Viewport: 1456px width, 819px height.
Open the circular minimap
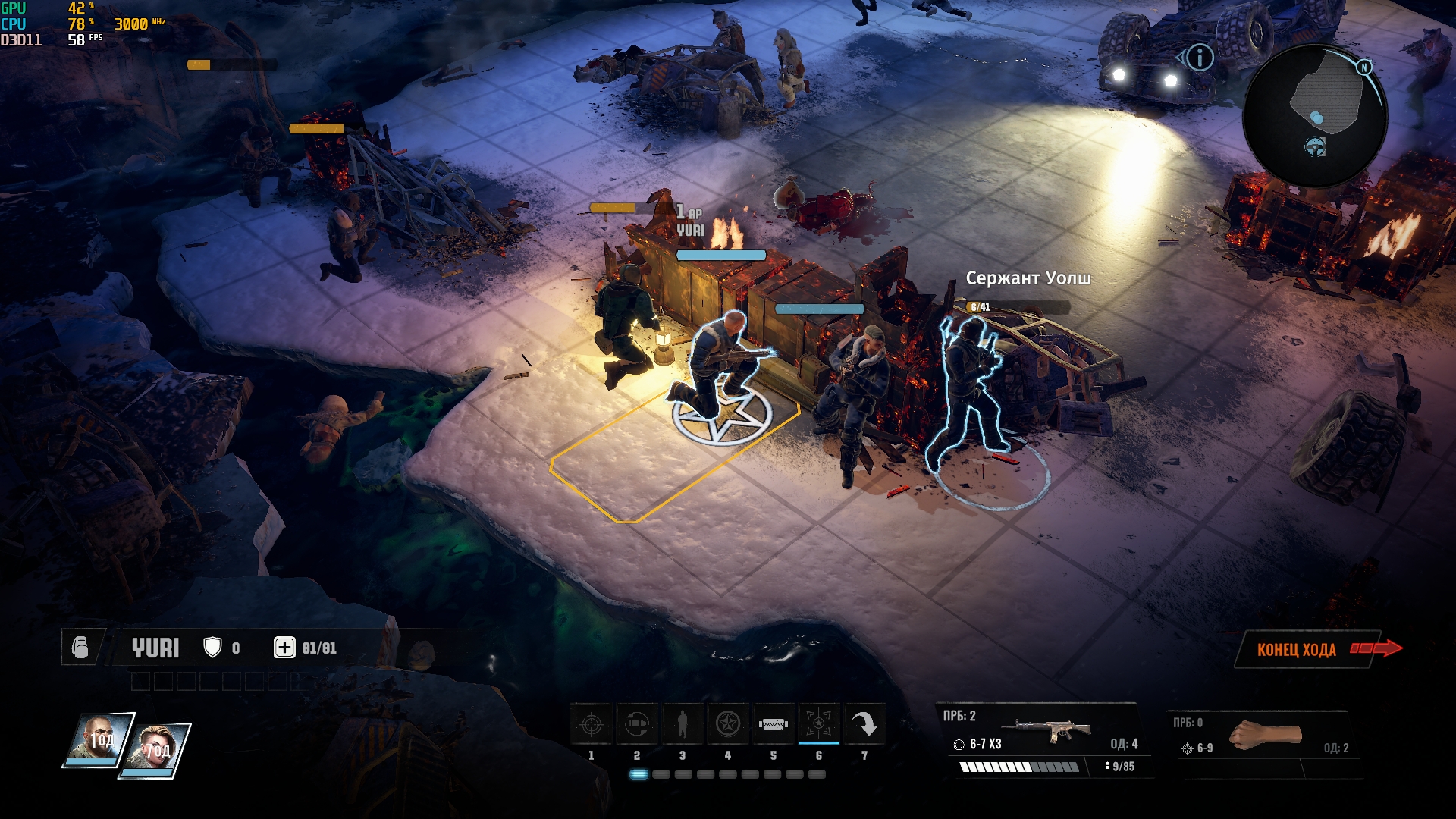point(1317,114)
